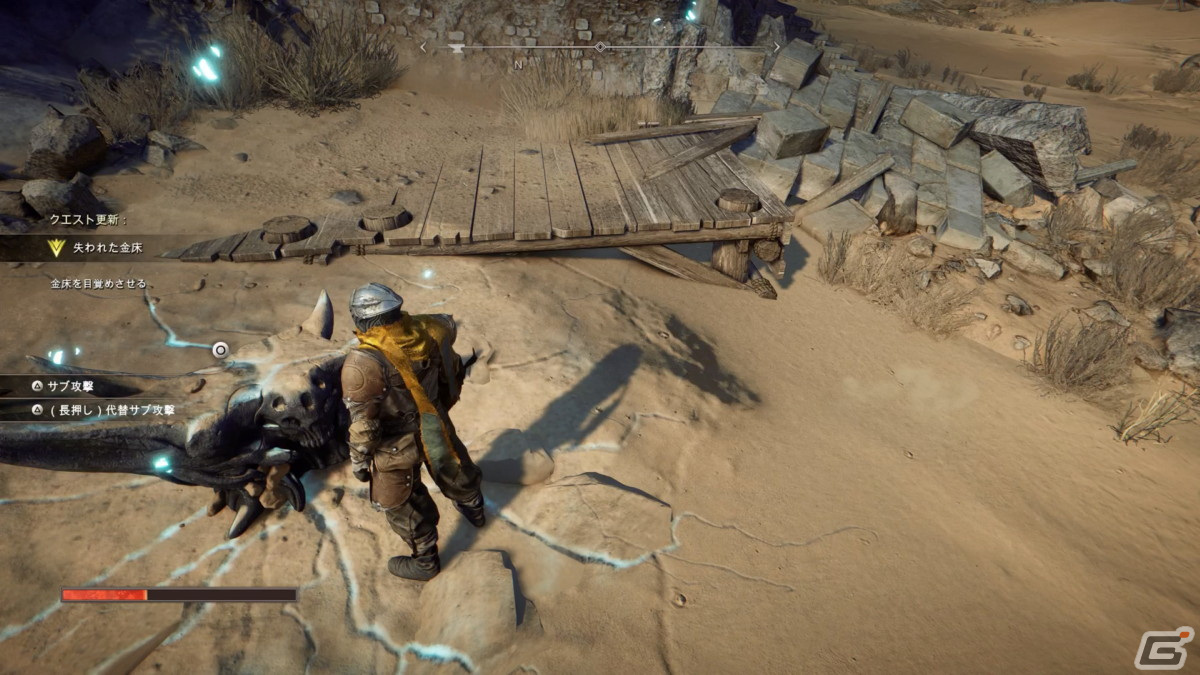The height and width of the screenshot is (675, 1200).
Task: Open the Gamer logo watermark
Action: point(1163,648)
